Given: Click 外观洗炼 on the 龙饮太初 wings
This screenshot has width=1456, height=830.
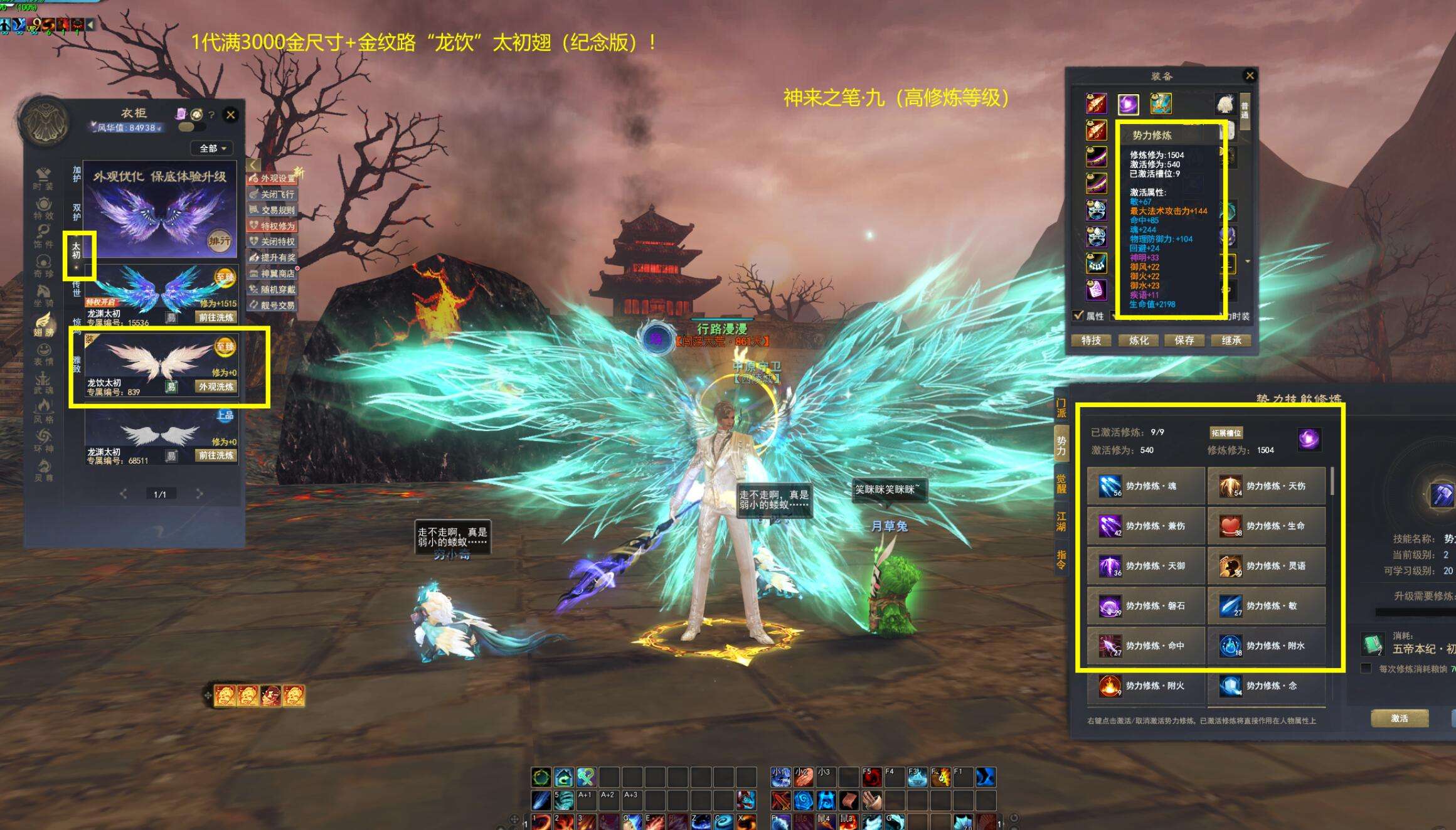Looking at the screenshot, I should pos(216,386).
